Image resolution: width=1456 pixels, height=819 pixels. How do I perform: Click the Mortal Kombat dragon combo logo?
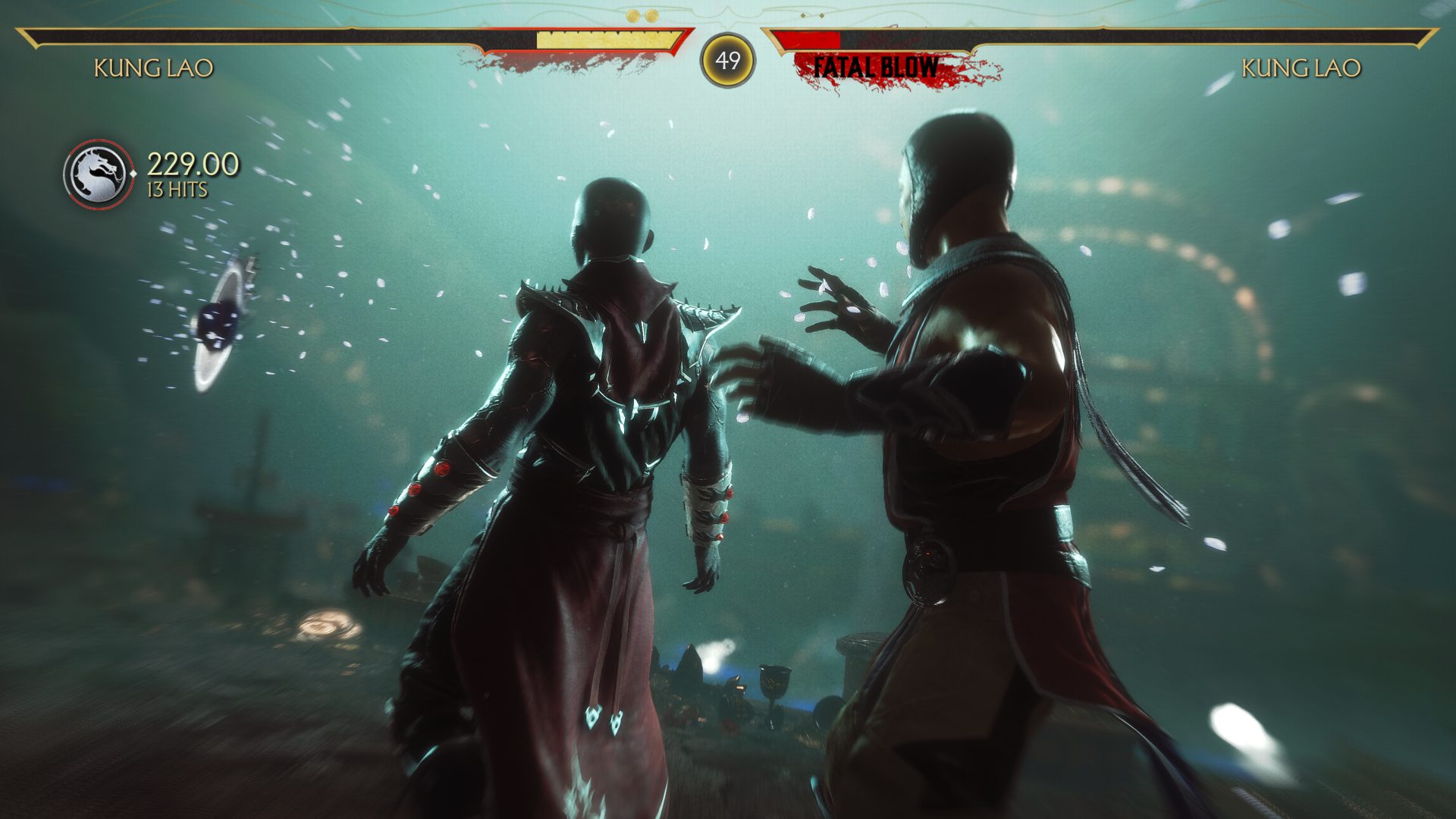[96, 171]
